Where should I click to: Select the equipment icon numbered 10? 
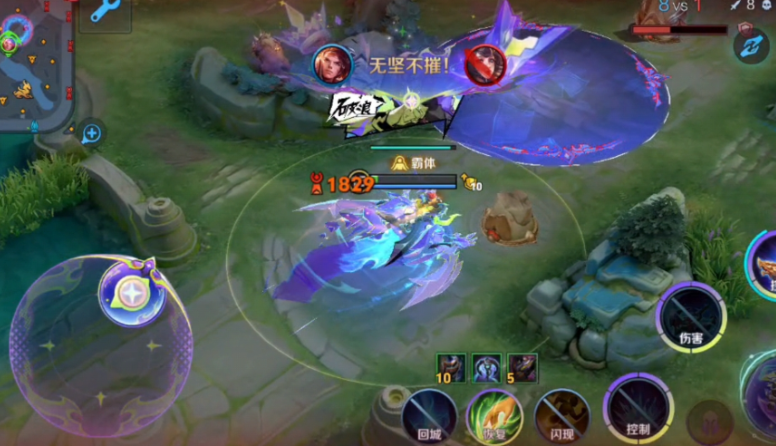(x=451, y=368)
